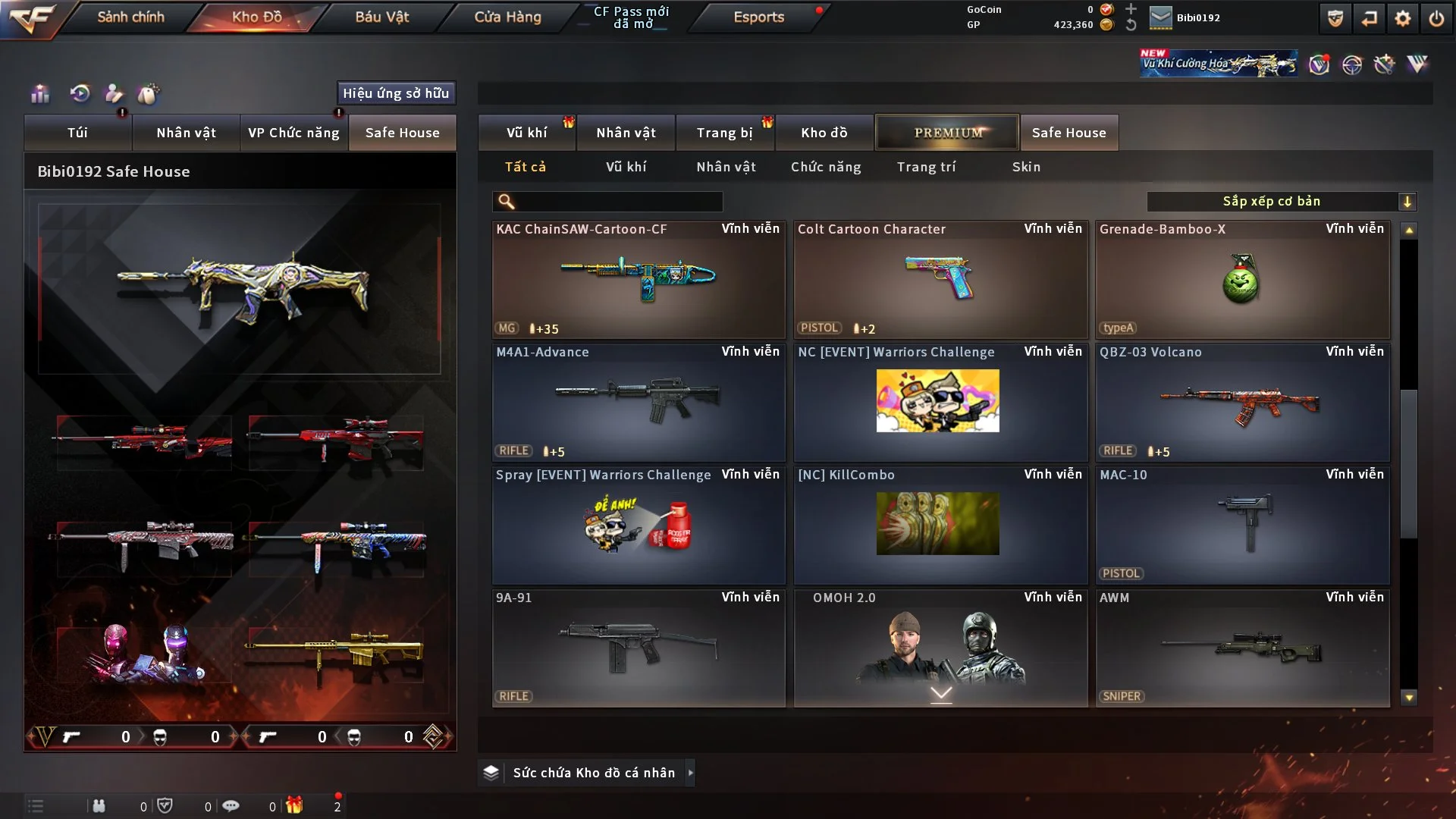Select the AWM sniper rifle tile
The width and height of the screenshot is (1456, 819).
coord(1242,648)
